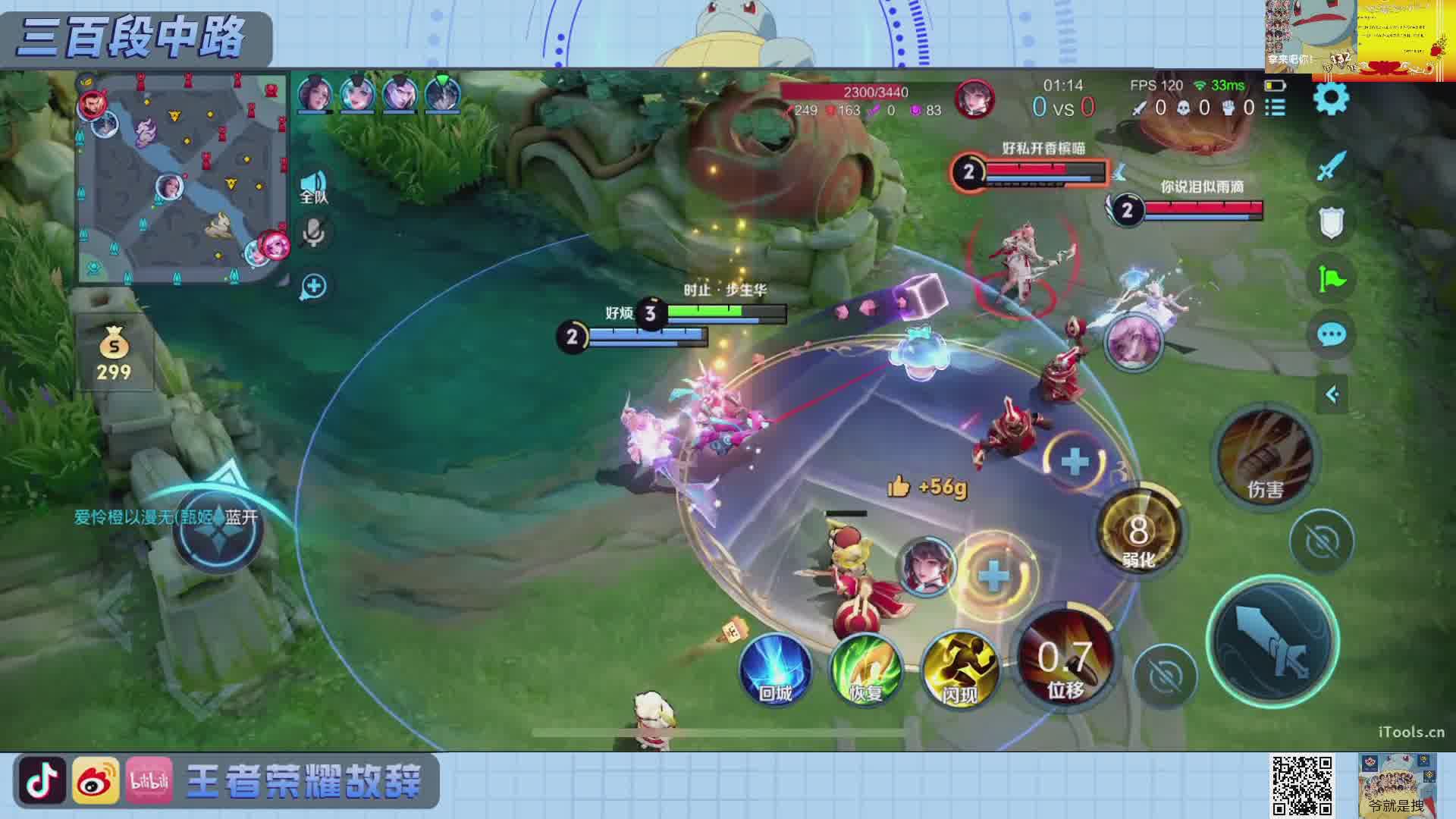Image resolution: width=1456 pixels, height=819 pixels.
Task: Use the 恢复 heal ability
Action: pos(866,670)
